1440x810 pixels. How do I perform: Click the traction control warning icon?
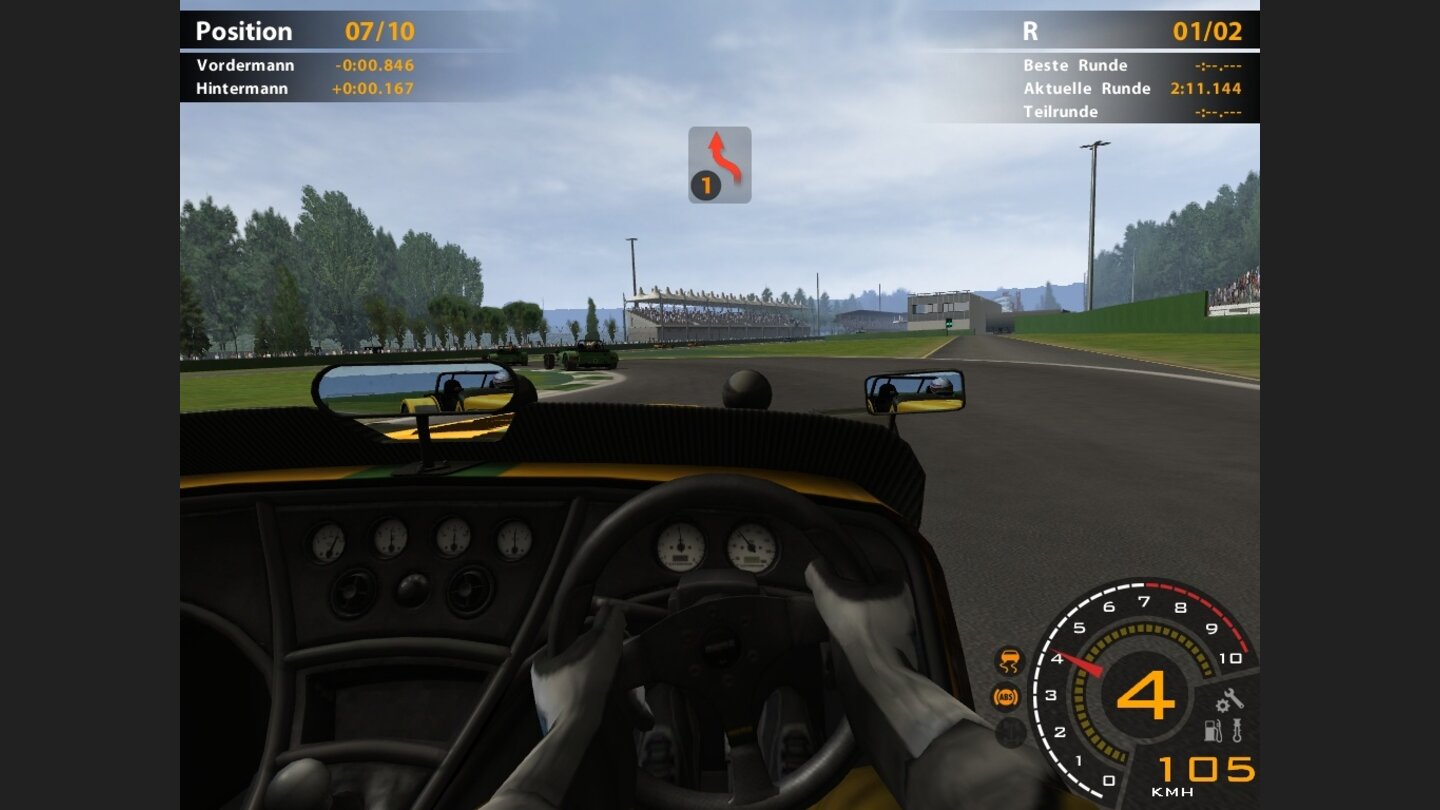click(x=1007, y=659)
